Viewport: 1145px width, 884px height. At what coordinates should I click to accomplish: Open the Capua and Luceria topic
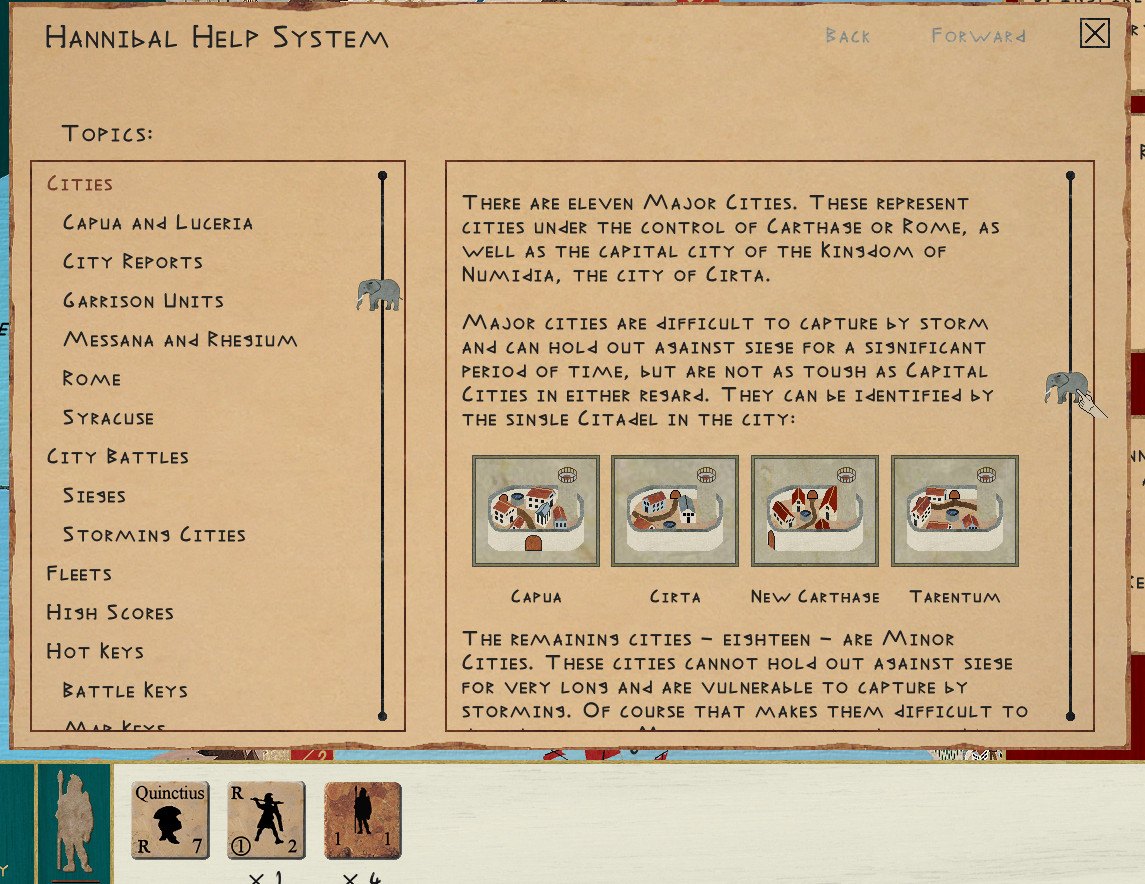158,223
